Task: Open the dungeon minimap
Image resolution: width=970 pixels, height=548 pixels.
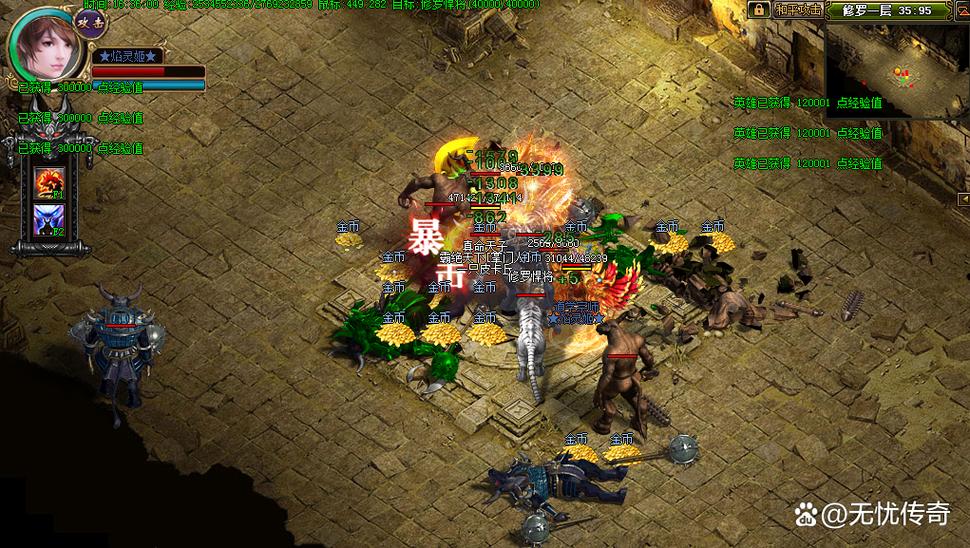Action: pos(896,72)
